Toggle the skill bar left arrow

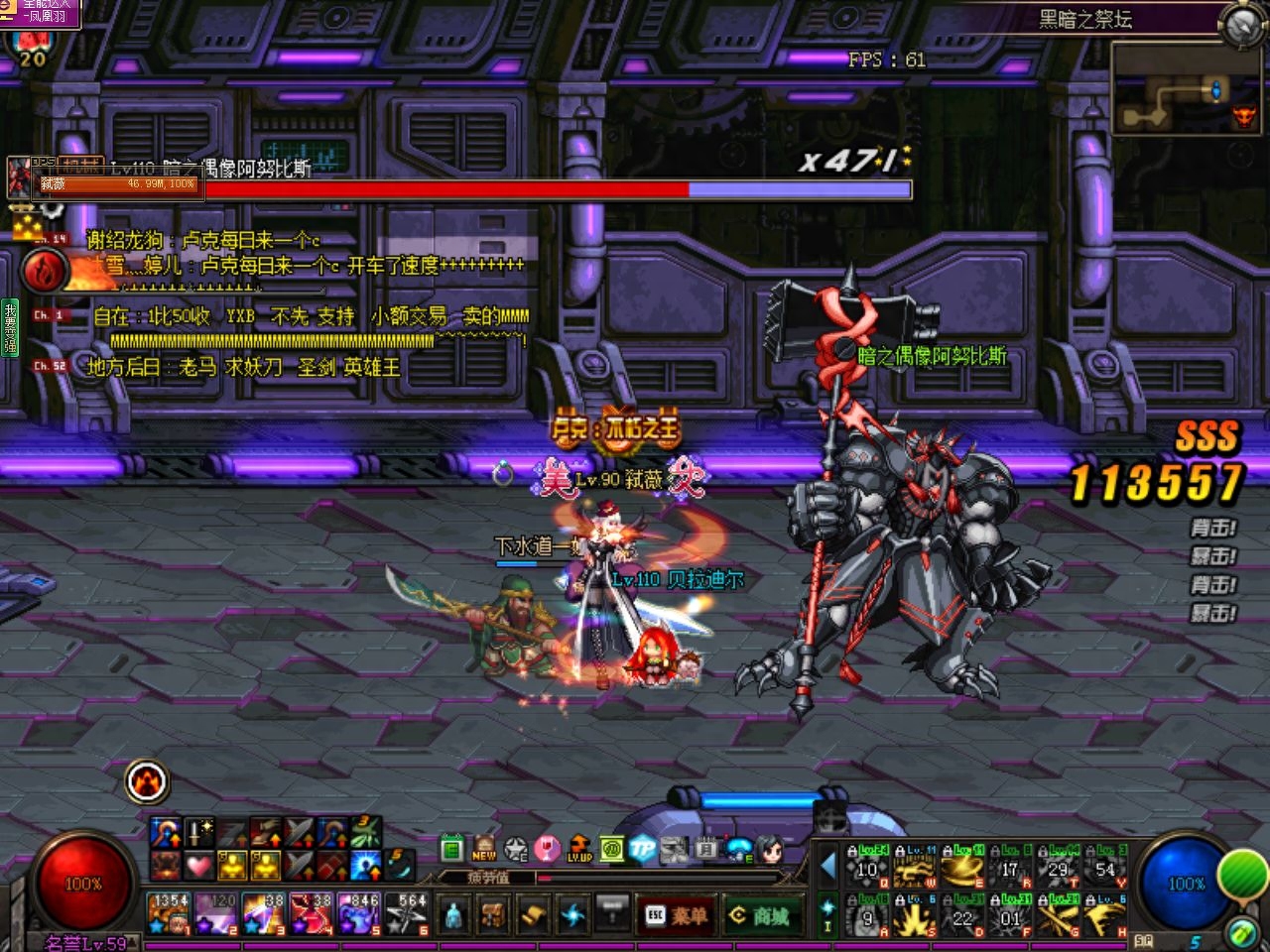827,867
